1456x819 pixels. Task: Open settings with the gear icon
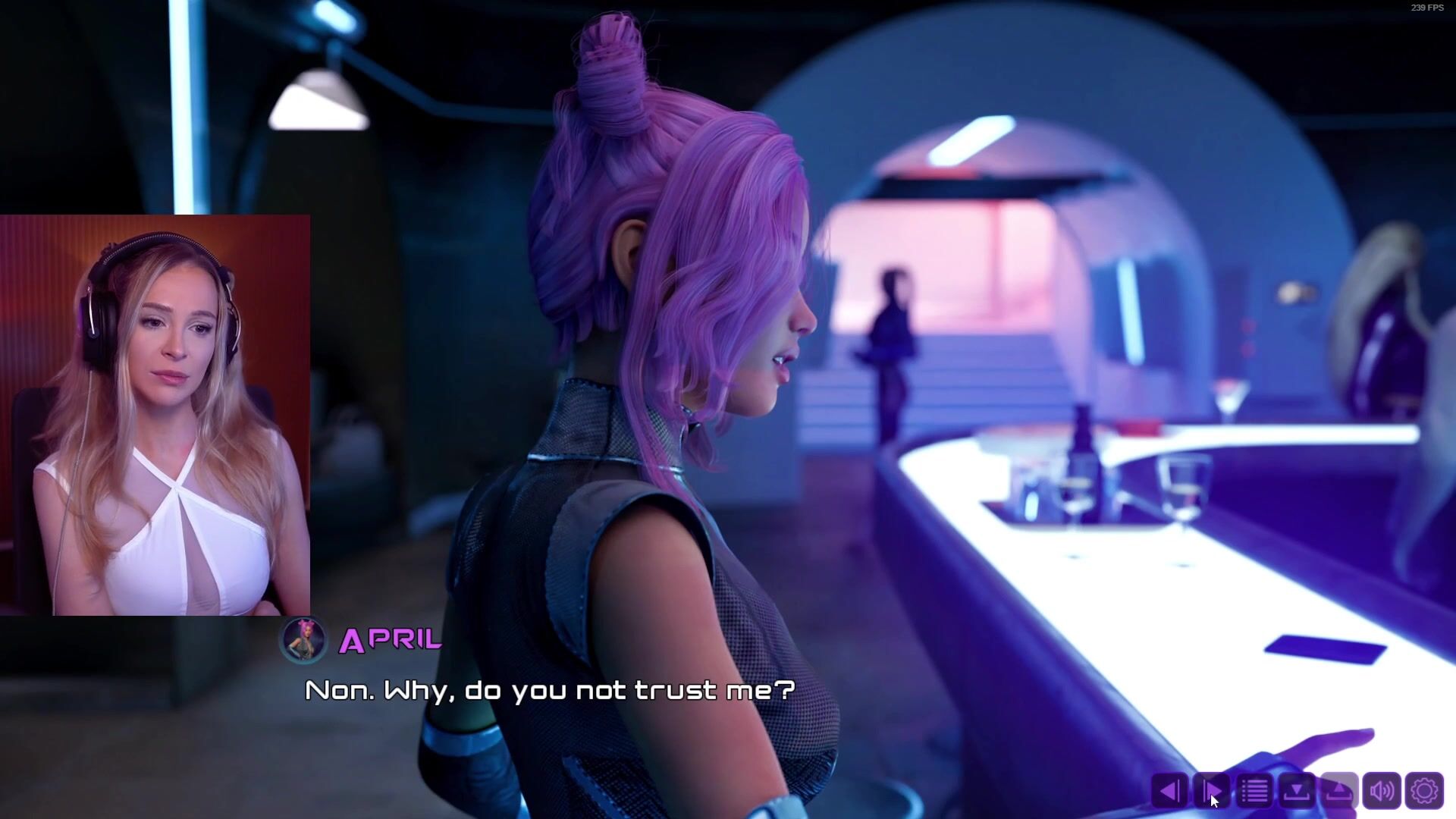click(1424, 791)
